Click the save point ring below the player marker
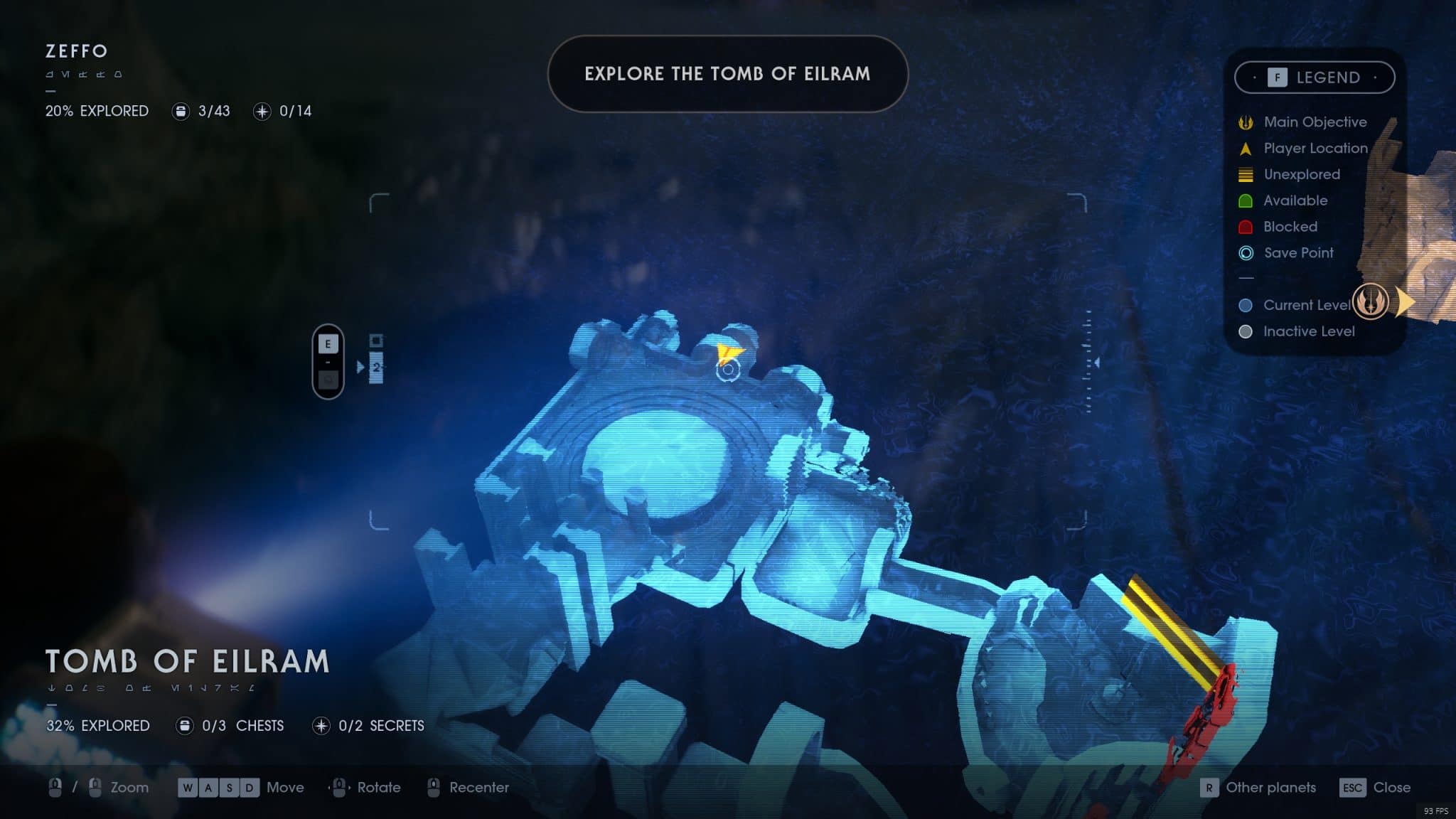 coord(729,373)
